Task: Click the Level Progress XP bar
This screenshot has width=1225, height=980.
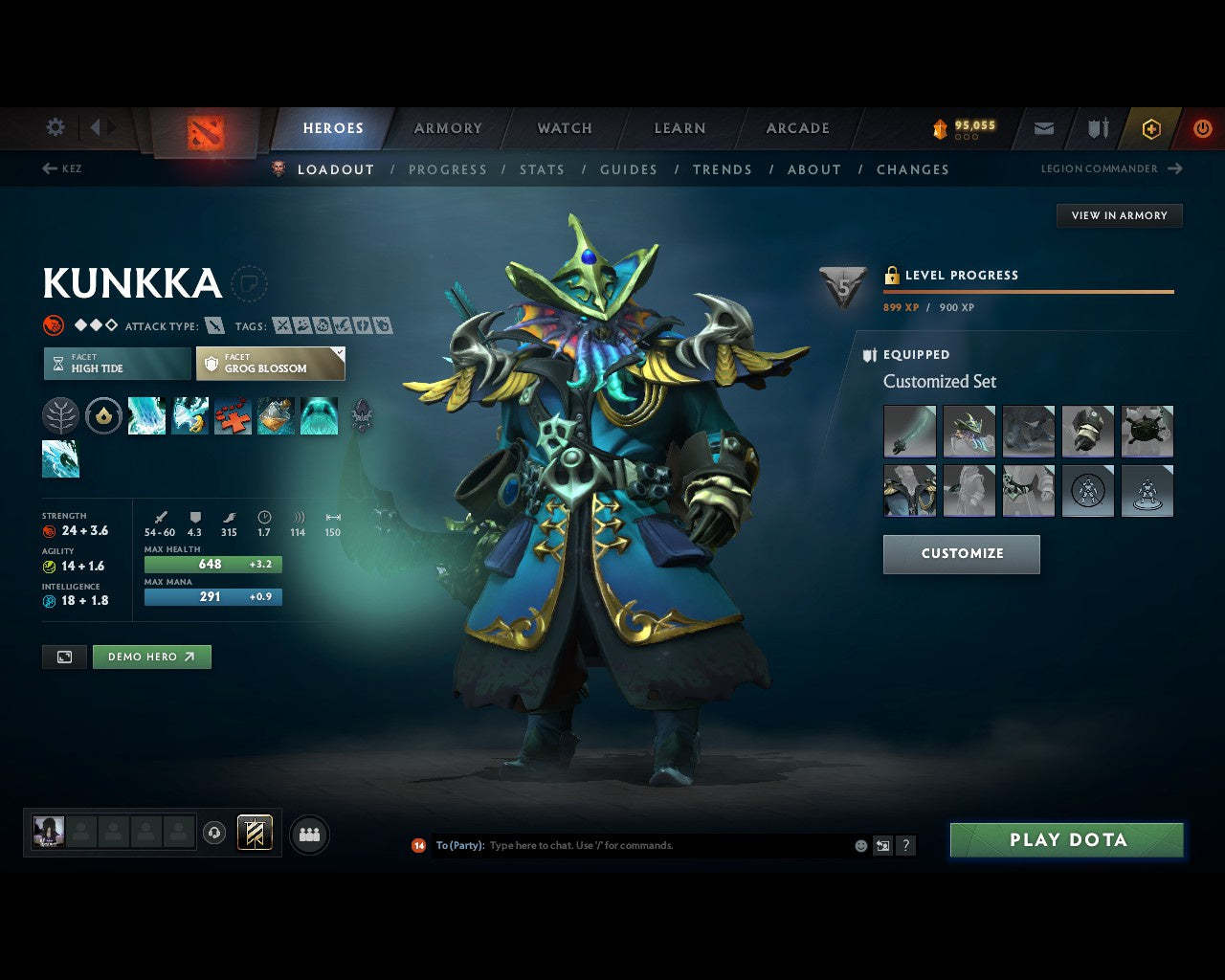Action: tap(1028, 290)
